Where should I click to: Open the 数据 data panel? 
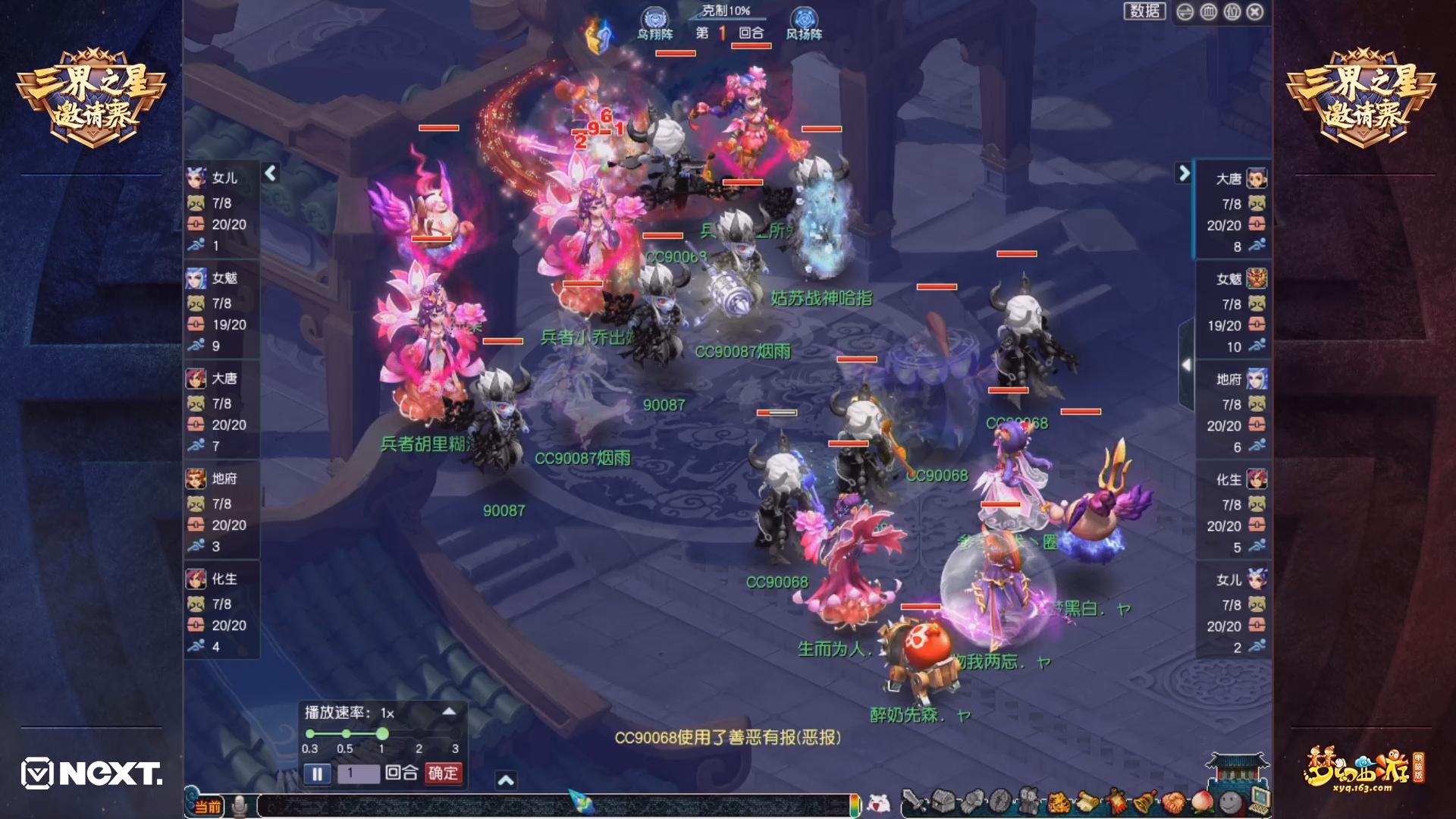[1144, 11]
